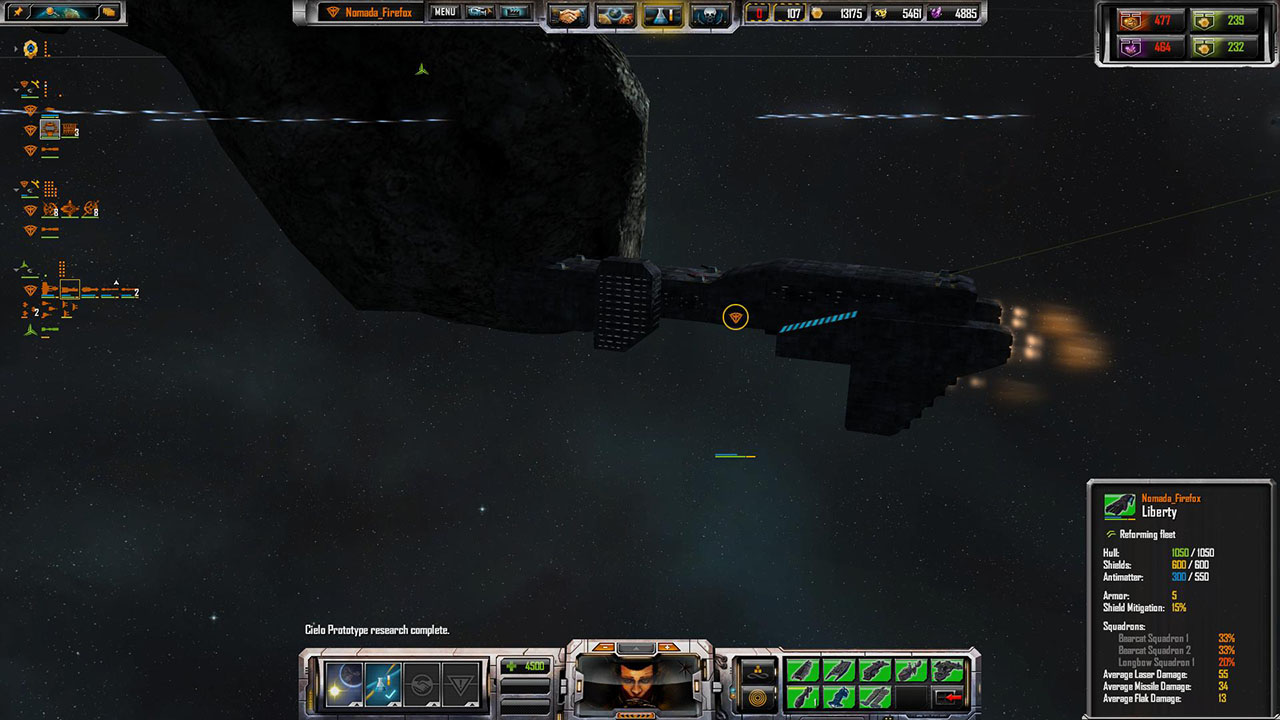Click the greyed downward triangle button

point(461,685)
